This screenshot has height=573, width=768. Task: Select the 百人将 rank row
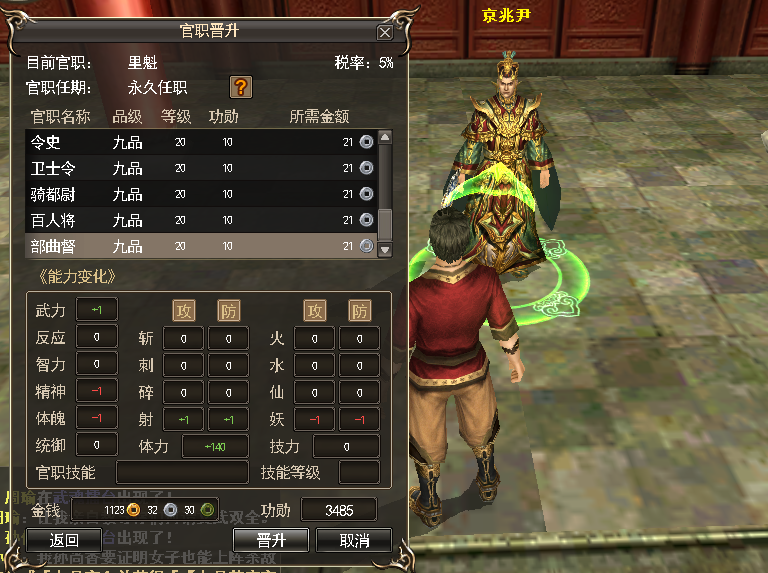tap(200, 220)
